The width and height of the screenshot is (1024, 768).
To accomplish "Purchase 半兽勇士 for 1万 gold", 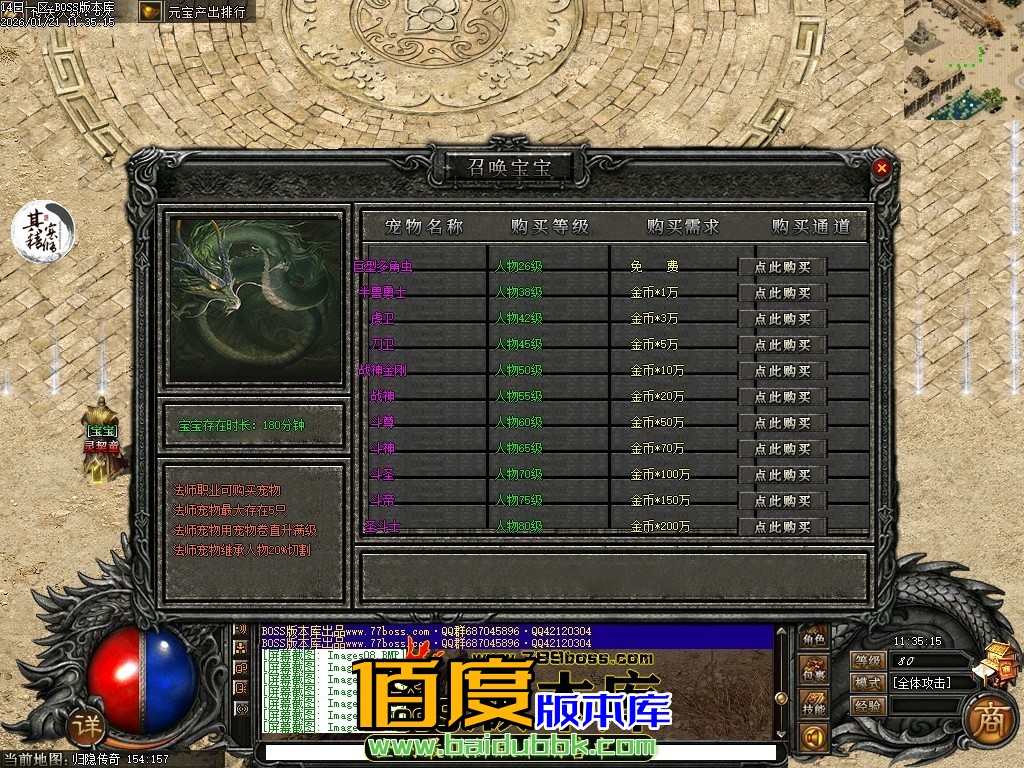I will 782,293.
